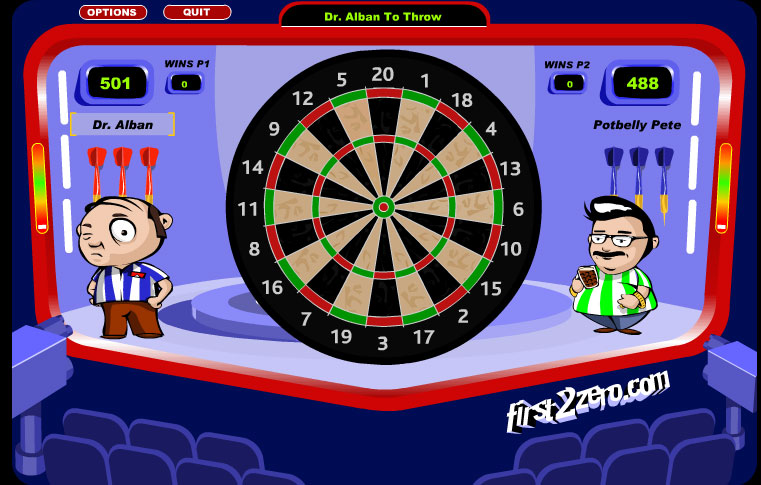
Task: Open the Options menu
Action: (x=112, y=13)
